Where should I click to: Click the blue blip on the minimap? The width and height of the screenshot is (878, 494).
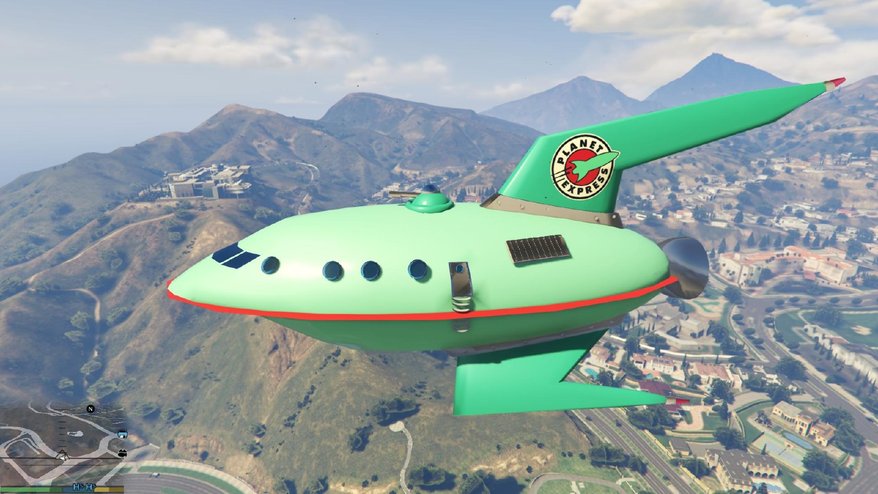(121, 435)
